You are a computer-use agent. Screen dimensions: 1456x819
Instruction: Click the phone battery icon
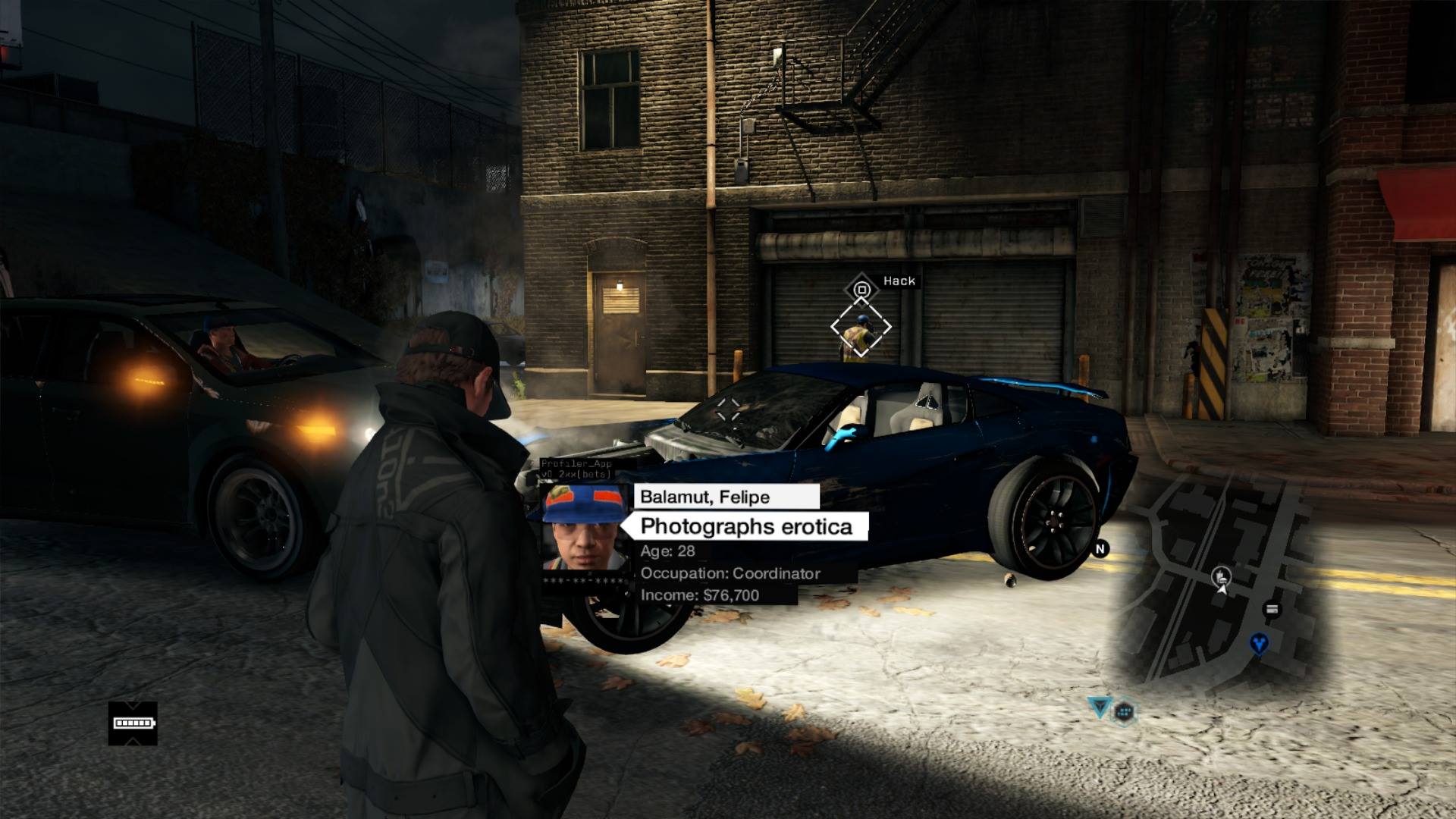tap(133, 723)
